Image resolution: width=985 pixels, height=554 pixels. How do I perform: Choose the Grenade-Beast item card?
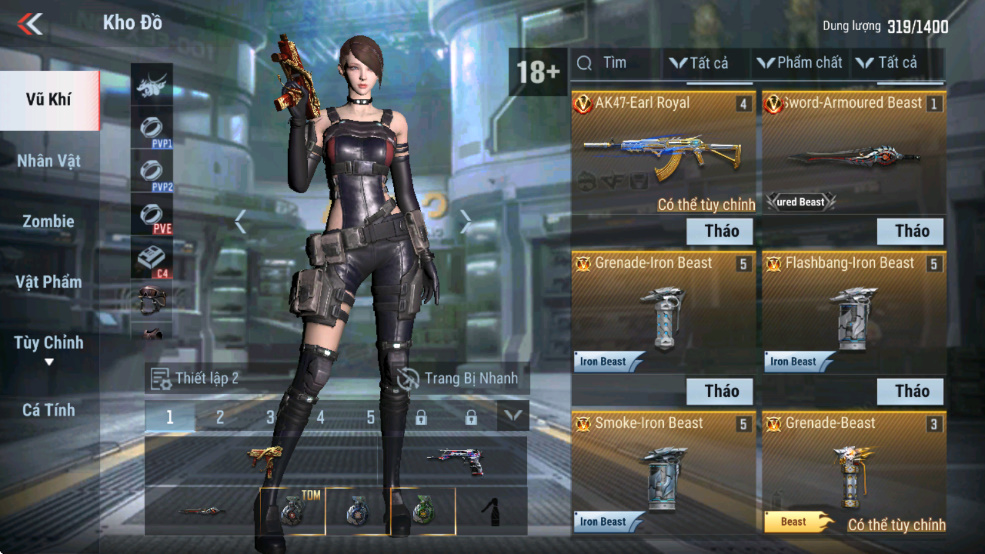click(x=853, y=470)
